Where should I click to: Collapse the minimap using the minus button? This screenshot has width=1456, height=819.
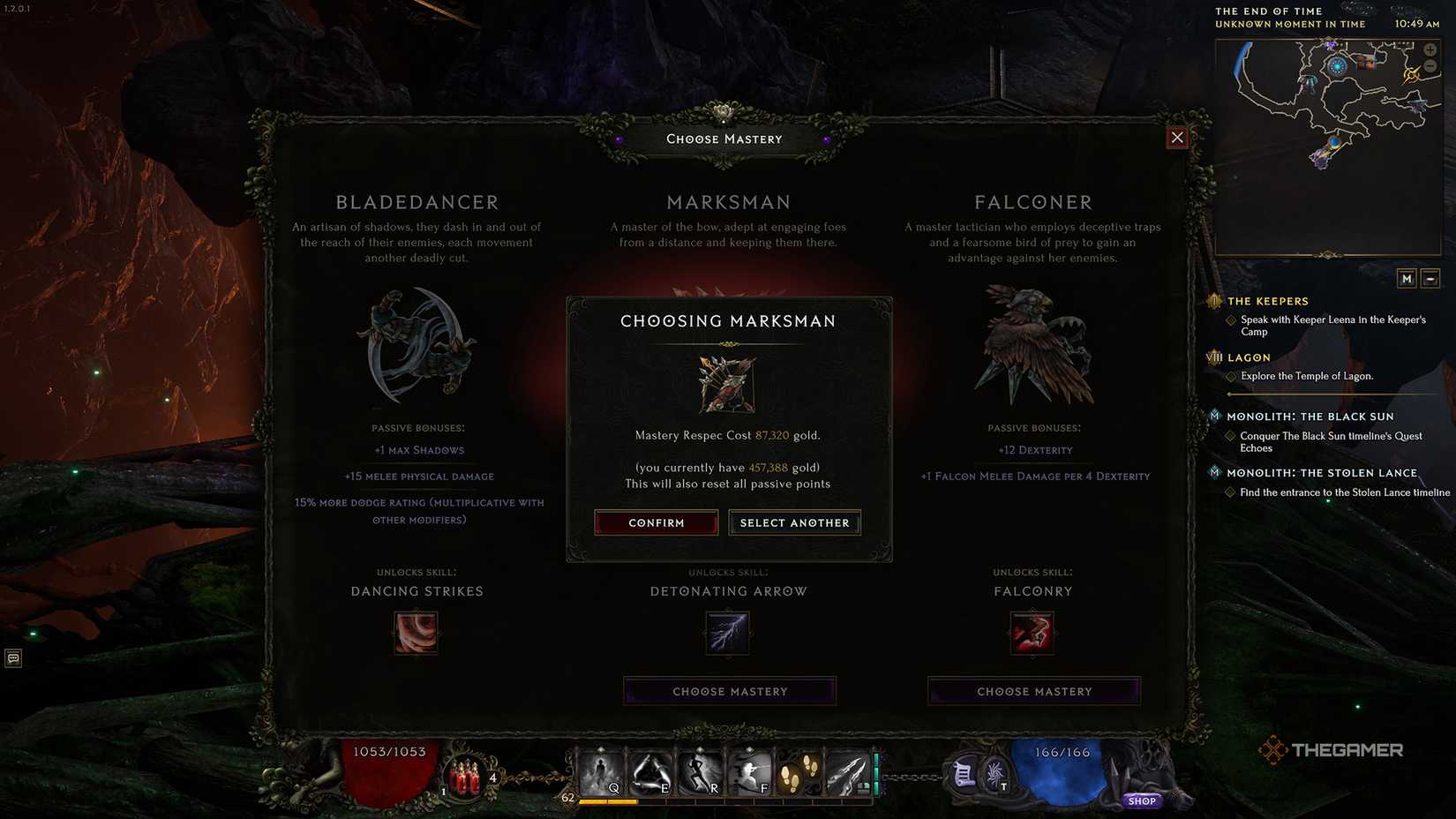click(x=1430, y=278)
